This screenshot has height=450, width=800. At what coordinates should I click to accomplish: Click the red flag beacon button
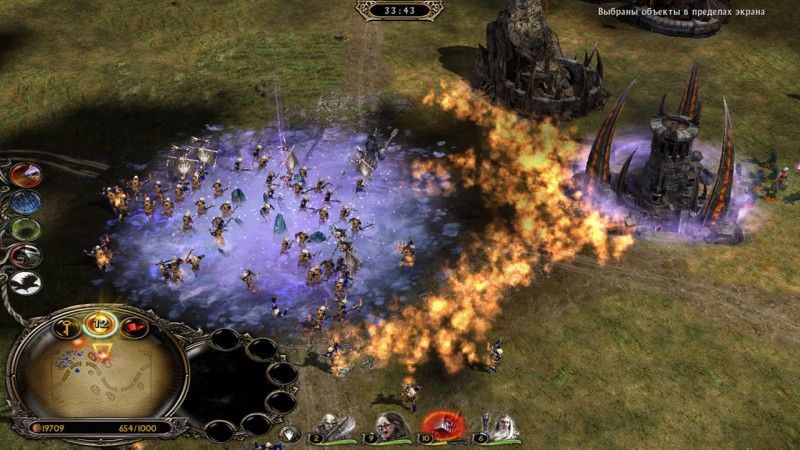tap(131, 327)
